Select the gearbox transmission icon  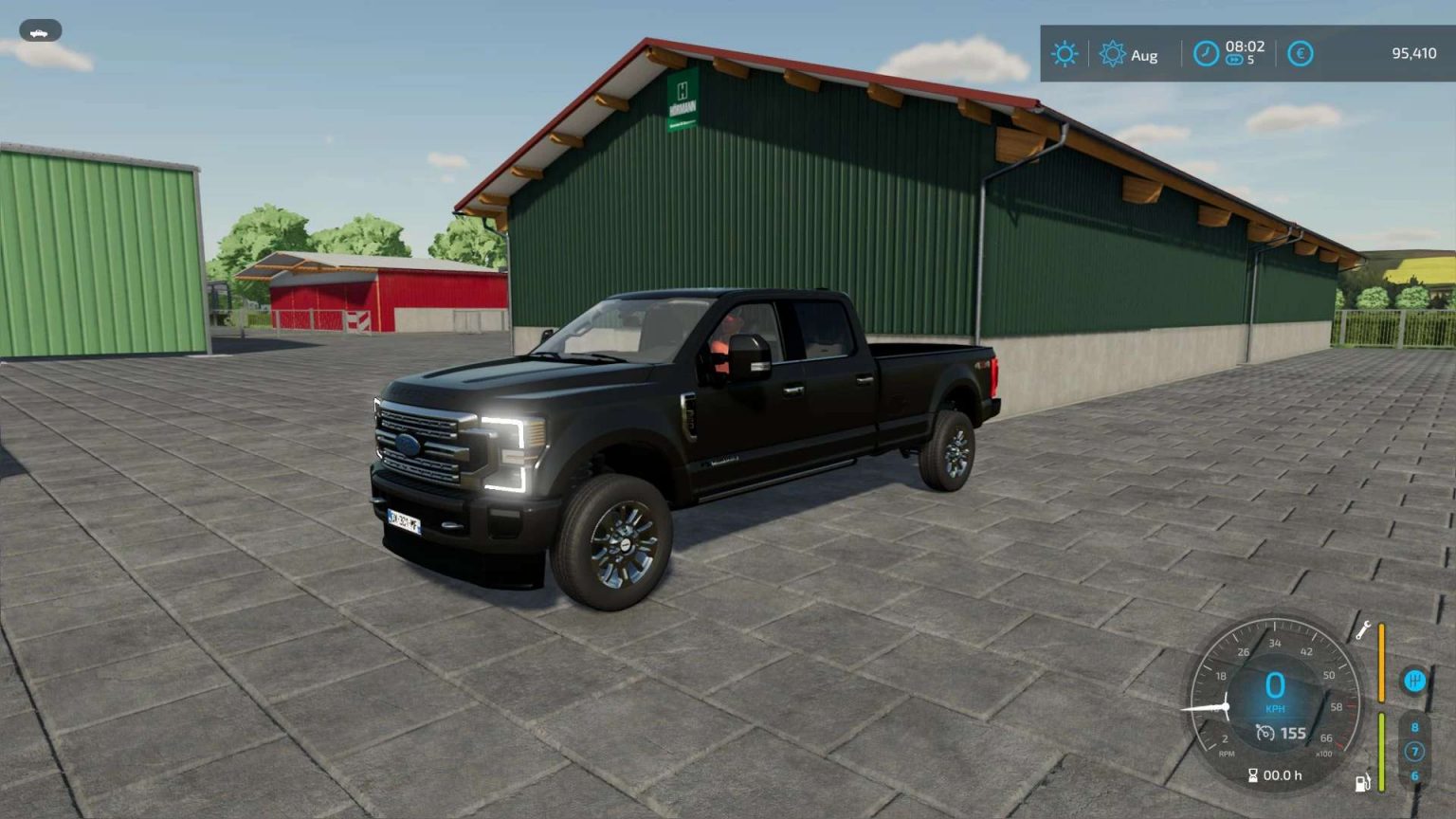(x=1415, y=681)
